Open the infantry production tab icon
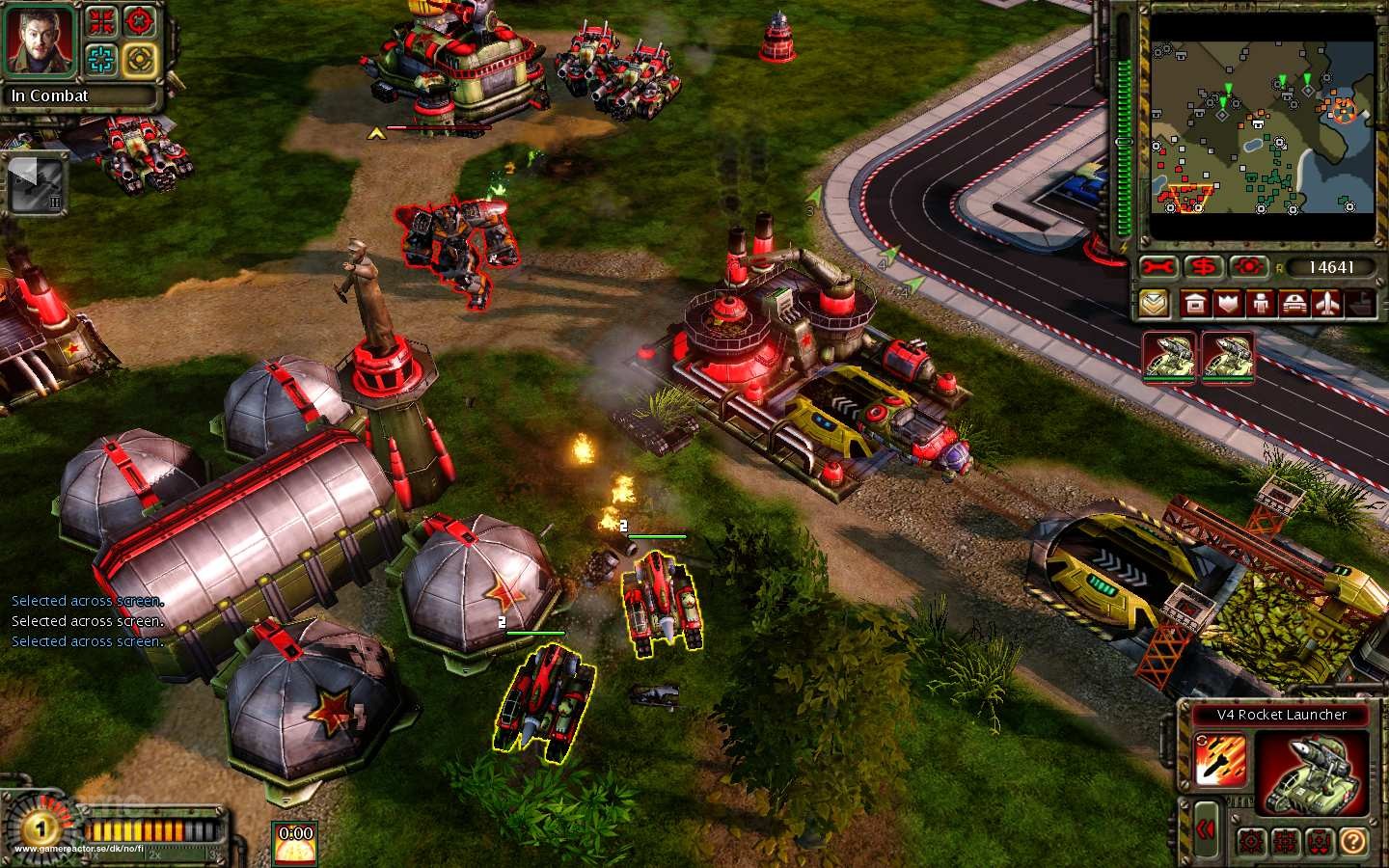Screen dimensions: 1389x868 pyautogui.click(x=1261, y=303)
